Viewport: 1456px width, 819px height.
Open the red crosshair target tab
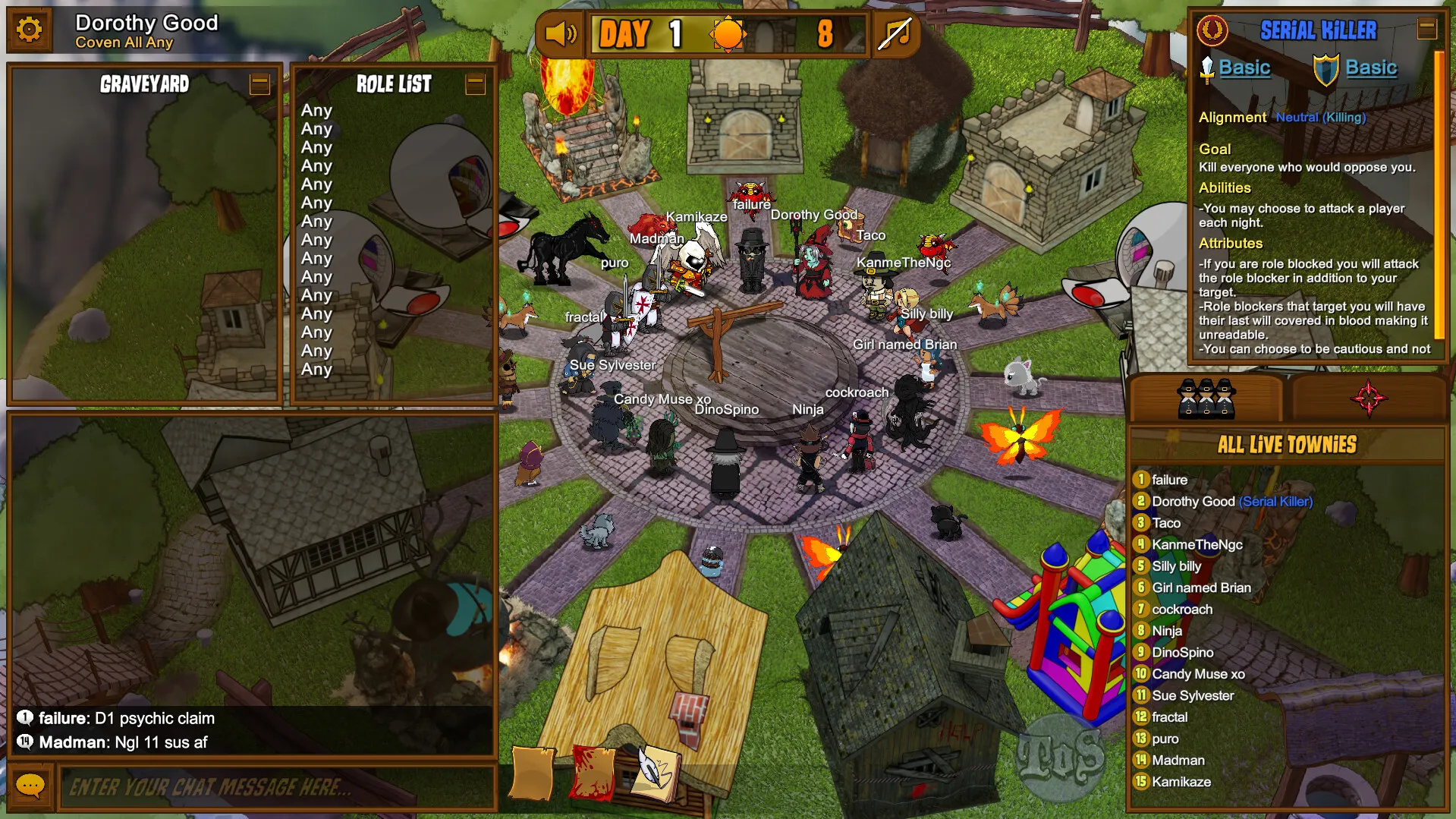[1370, 396]
